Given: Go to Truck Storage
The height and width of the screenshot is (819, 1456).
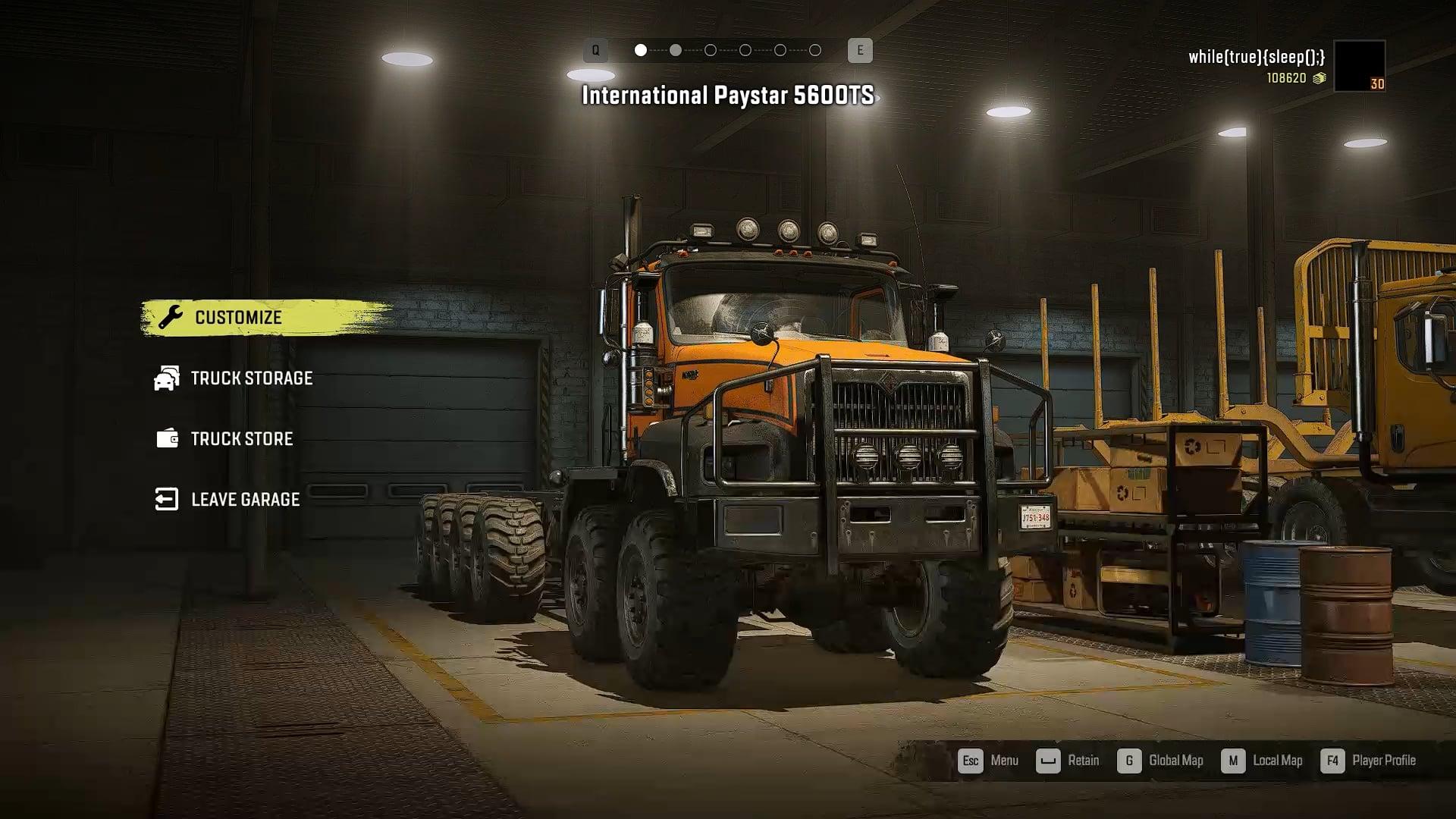Looking at the screenshot, I should (250, 378).
